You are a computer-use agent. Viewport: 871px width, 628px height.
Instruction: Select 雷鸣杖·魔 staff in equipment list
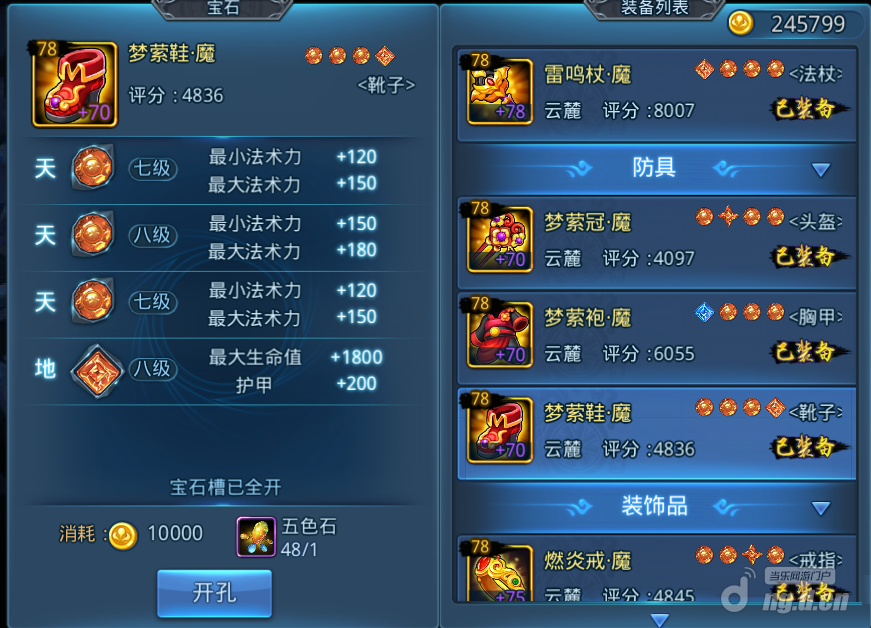(656, 93)
